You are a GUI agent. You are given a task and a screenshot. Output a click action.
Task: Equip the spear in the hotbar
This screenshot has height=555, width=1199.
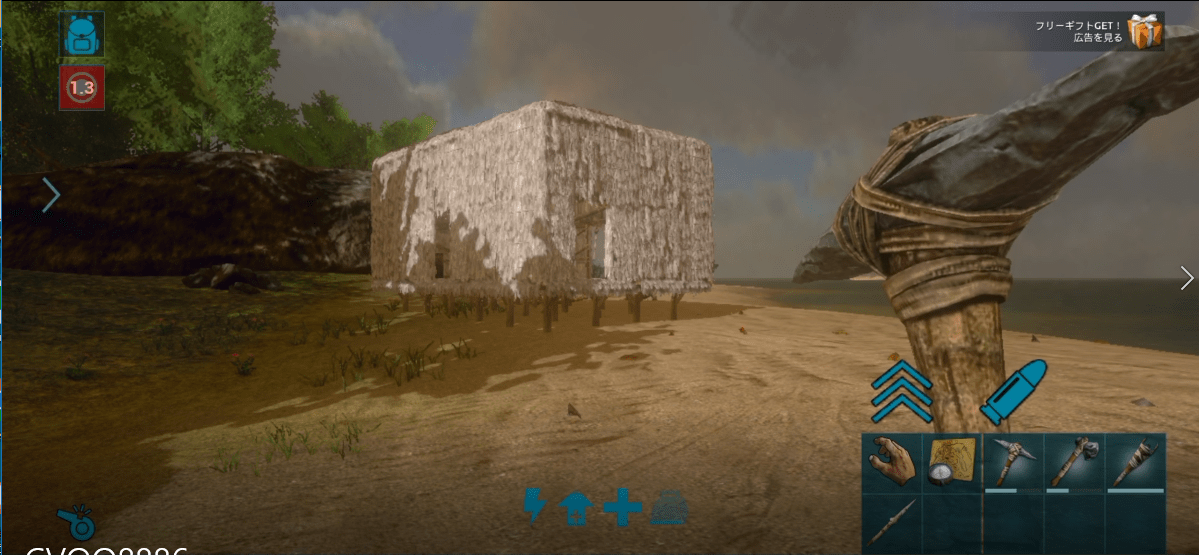[892, 522]
